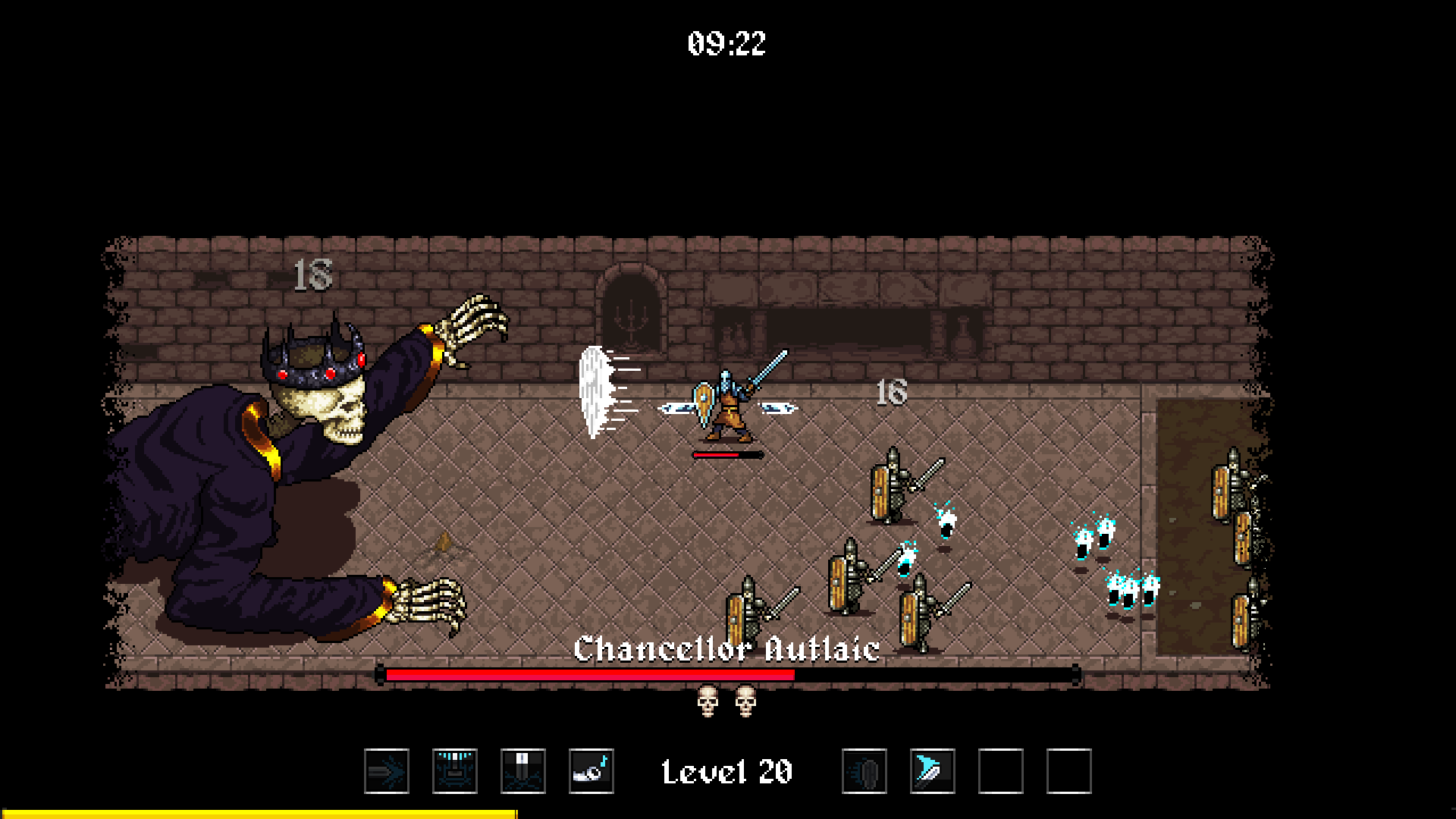The image size is (1456, 819).
Task: Select the arrow burst ability slot
Action: pyautogui.click(x=387, y=771)
